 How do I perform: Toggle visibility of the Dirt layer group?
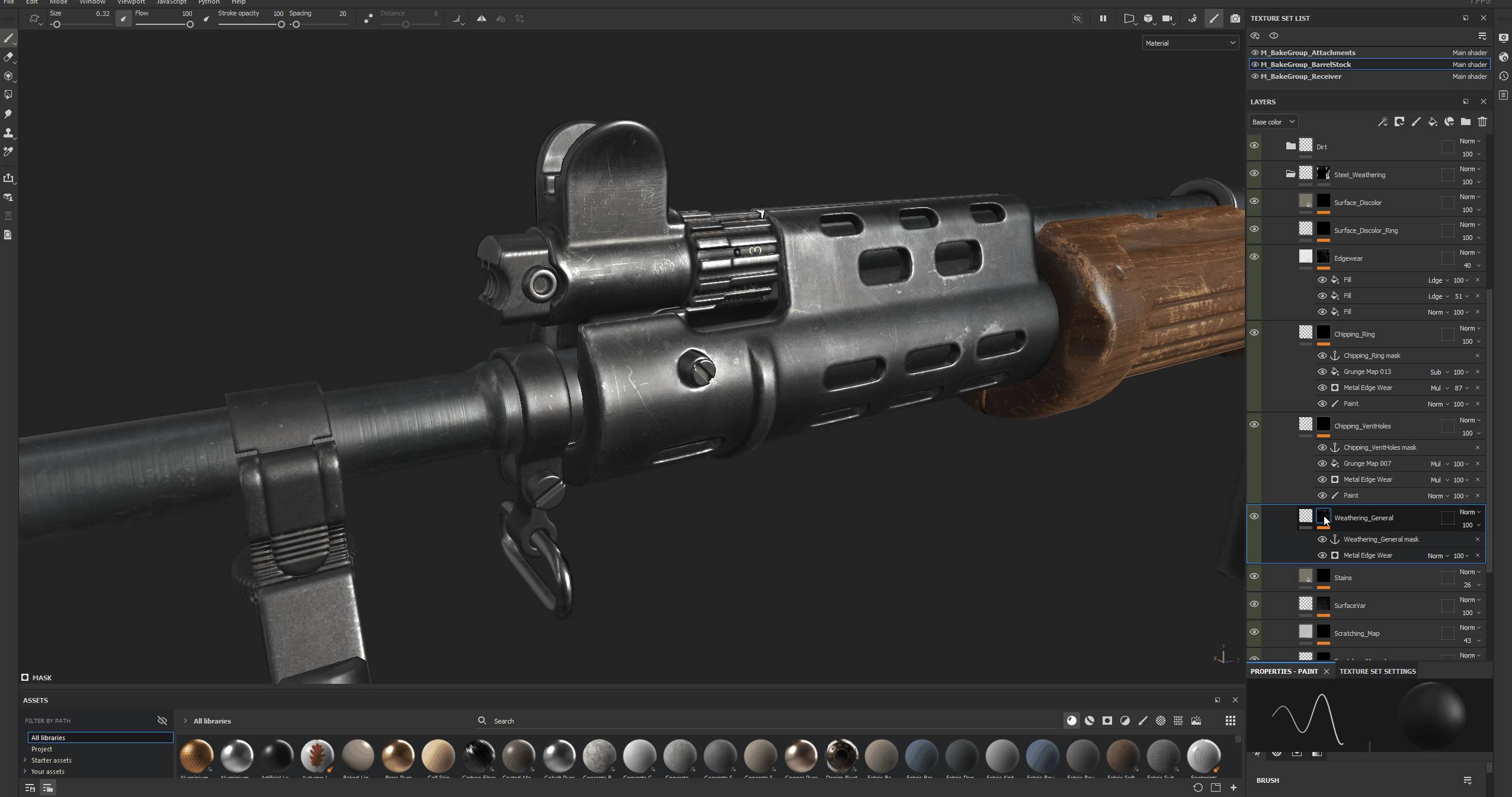1255,146
